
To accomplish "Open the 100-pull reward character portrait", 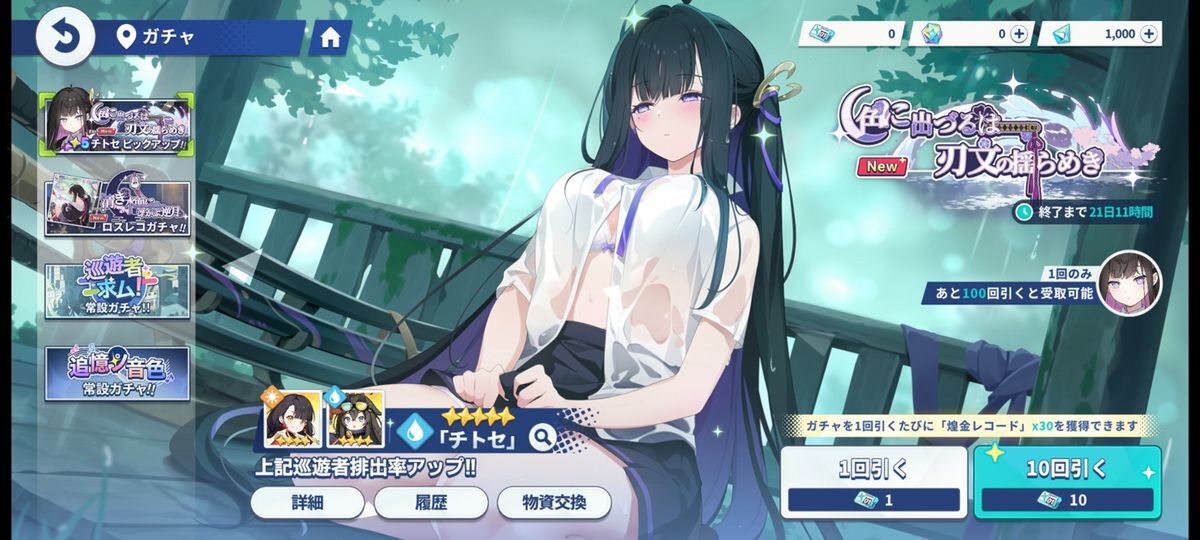I will 1129,283.
